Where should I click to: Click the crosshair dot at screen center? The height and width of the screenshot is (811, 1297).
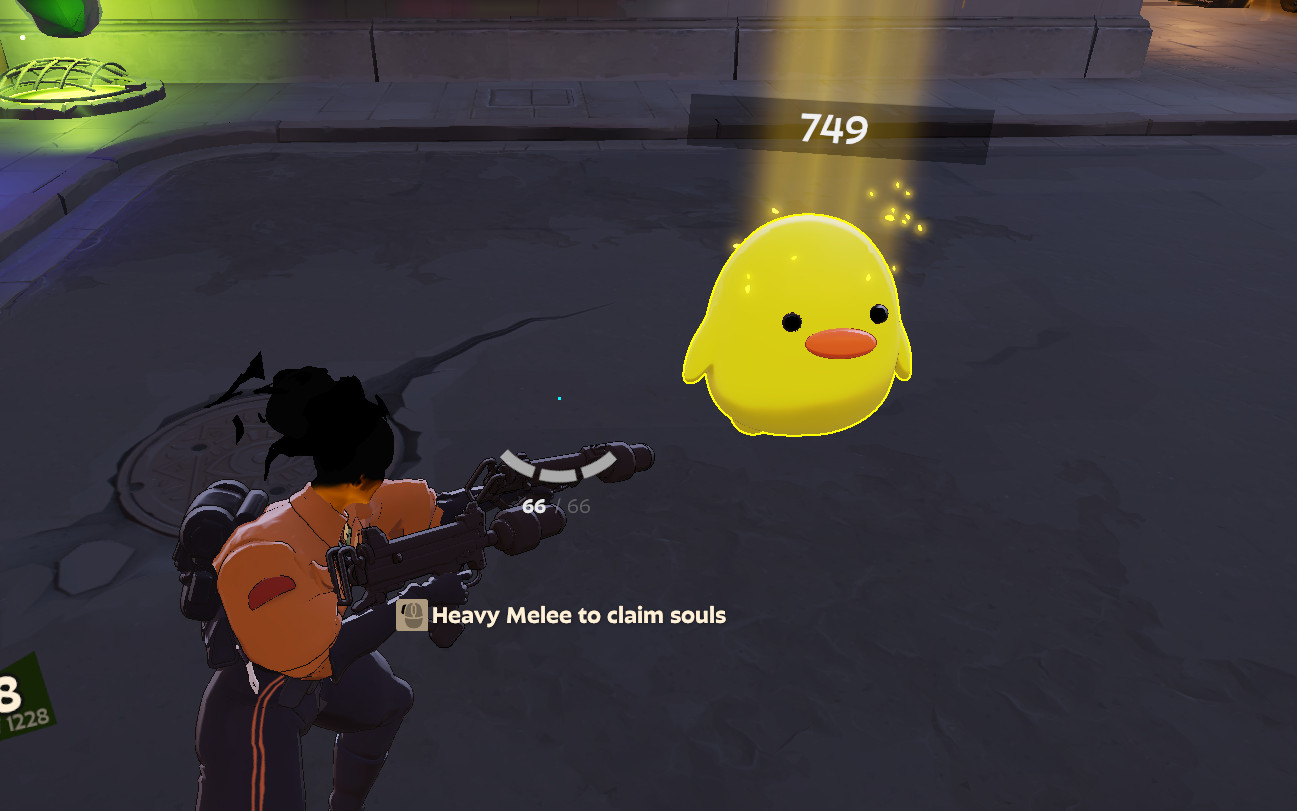pos(560,398)
